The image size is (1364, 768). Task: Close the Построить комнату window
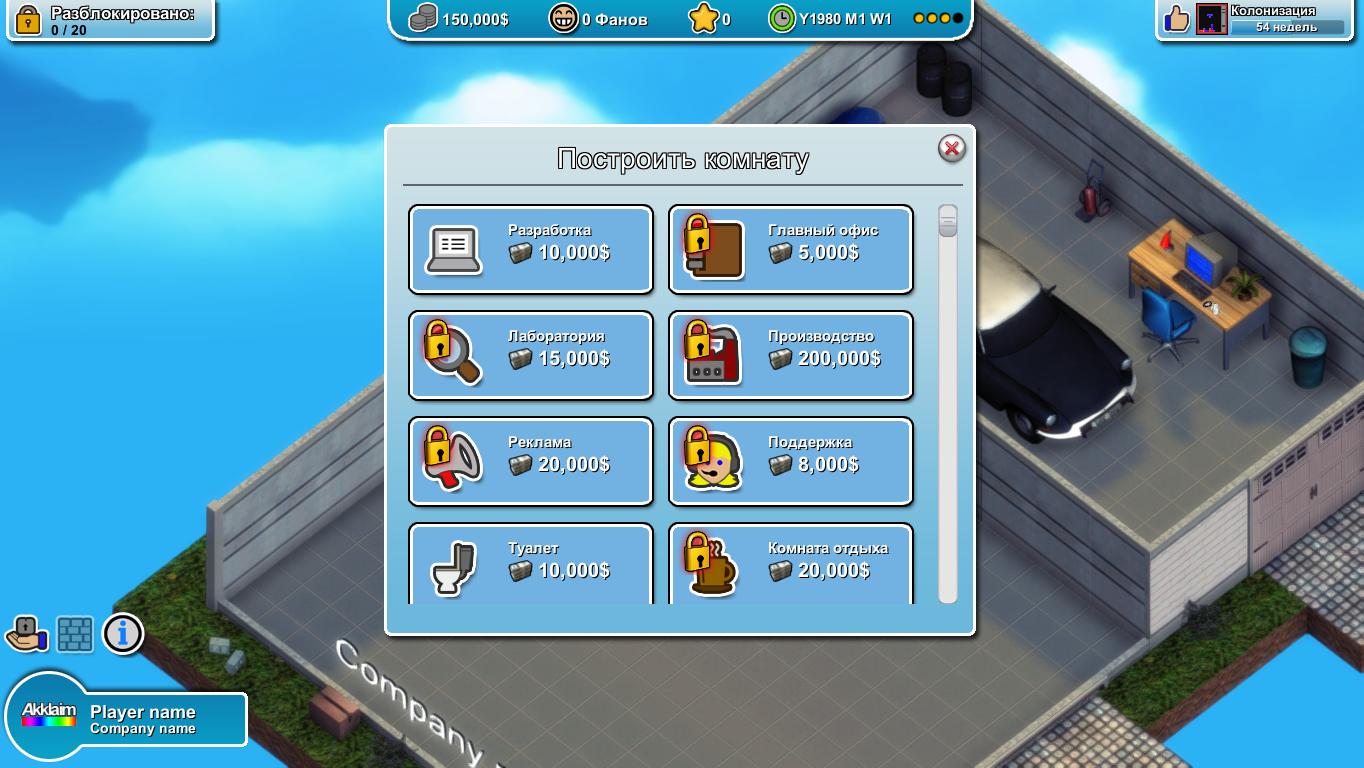[x=951, y=149]
